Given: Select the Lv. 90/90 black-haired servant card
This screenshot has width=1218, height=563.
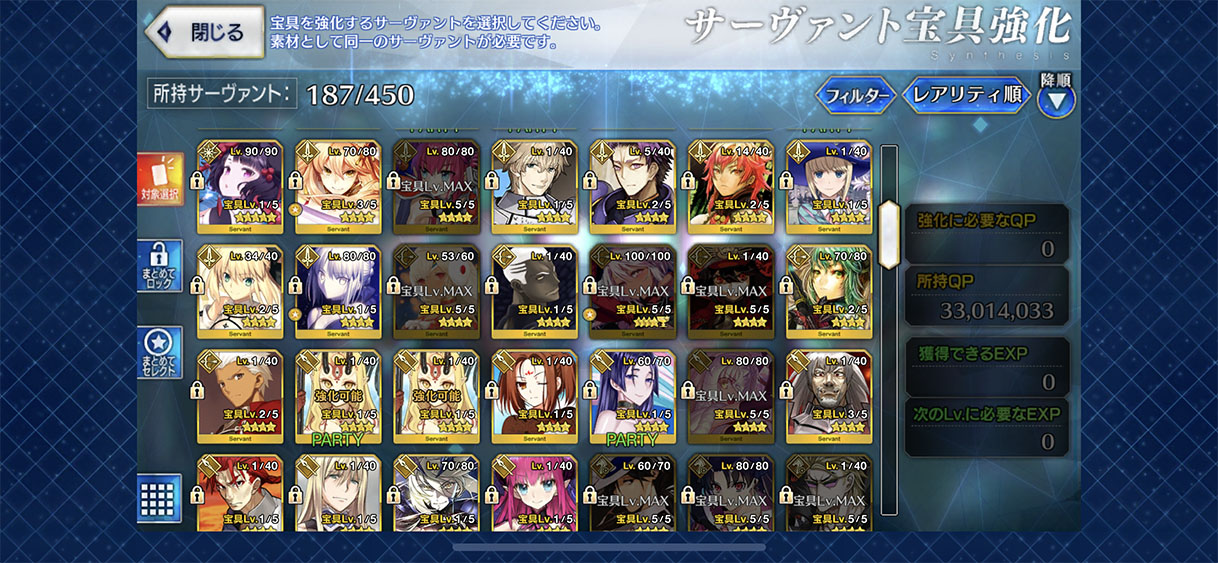Looking at the screenshot, I should coord(241,187).
